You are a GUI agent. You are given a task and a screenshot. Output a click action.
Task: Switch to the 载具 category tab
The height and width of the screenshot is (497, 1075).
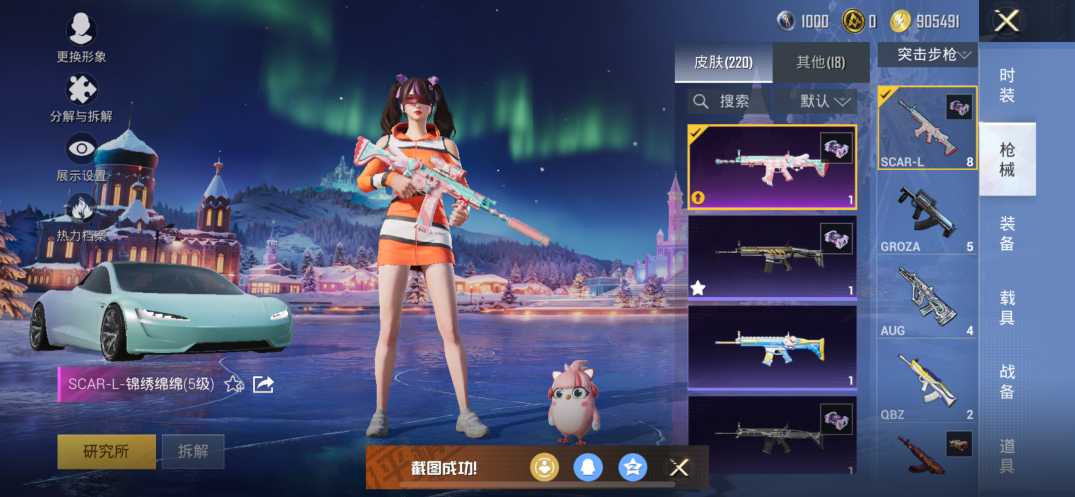click(1007, 307)
